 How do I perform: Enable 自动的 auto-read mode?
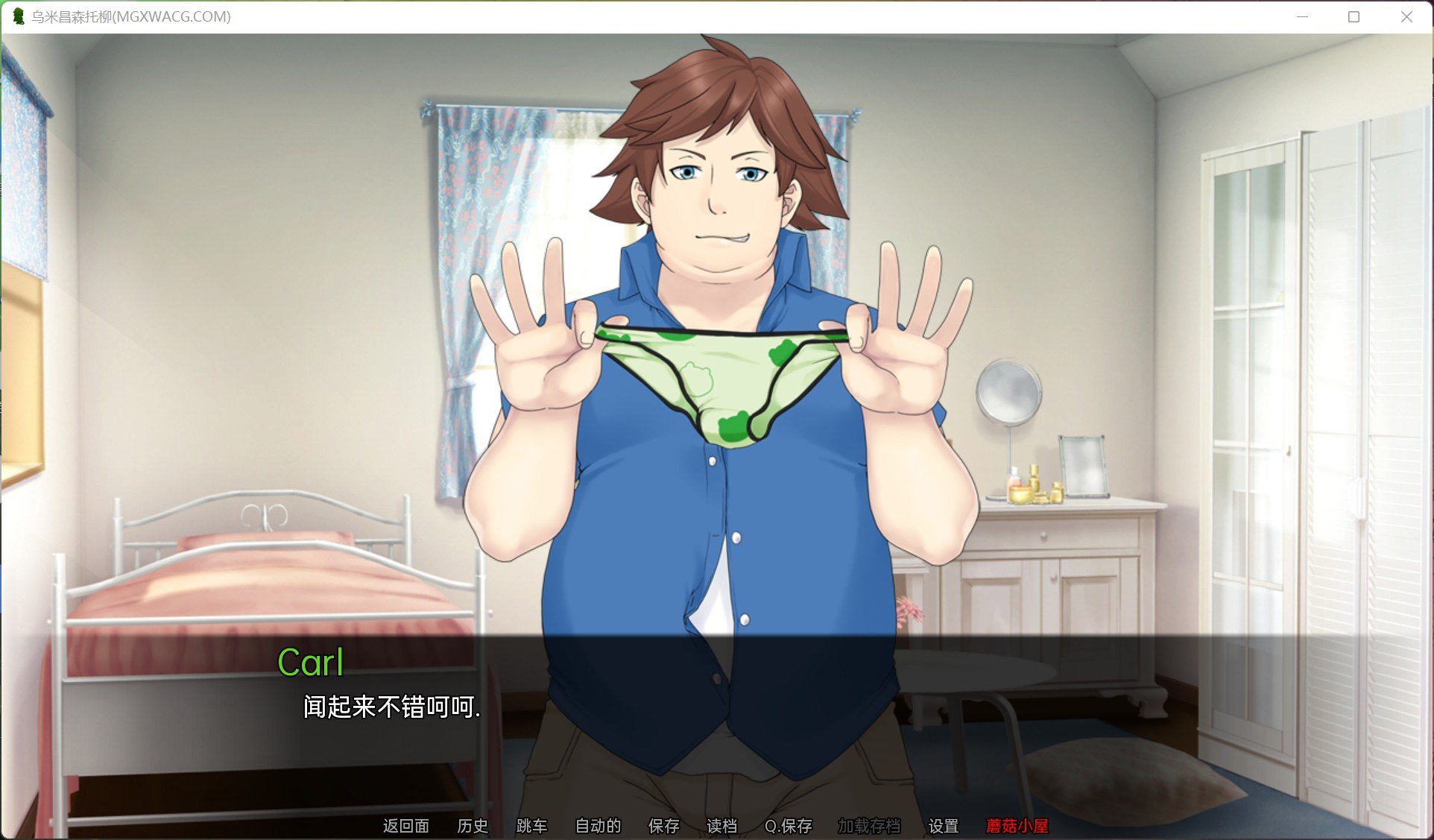tap(597, 826)
